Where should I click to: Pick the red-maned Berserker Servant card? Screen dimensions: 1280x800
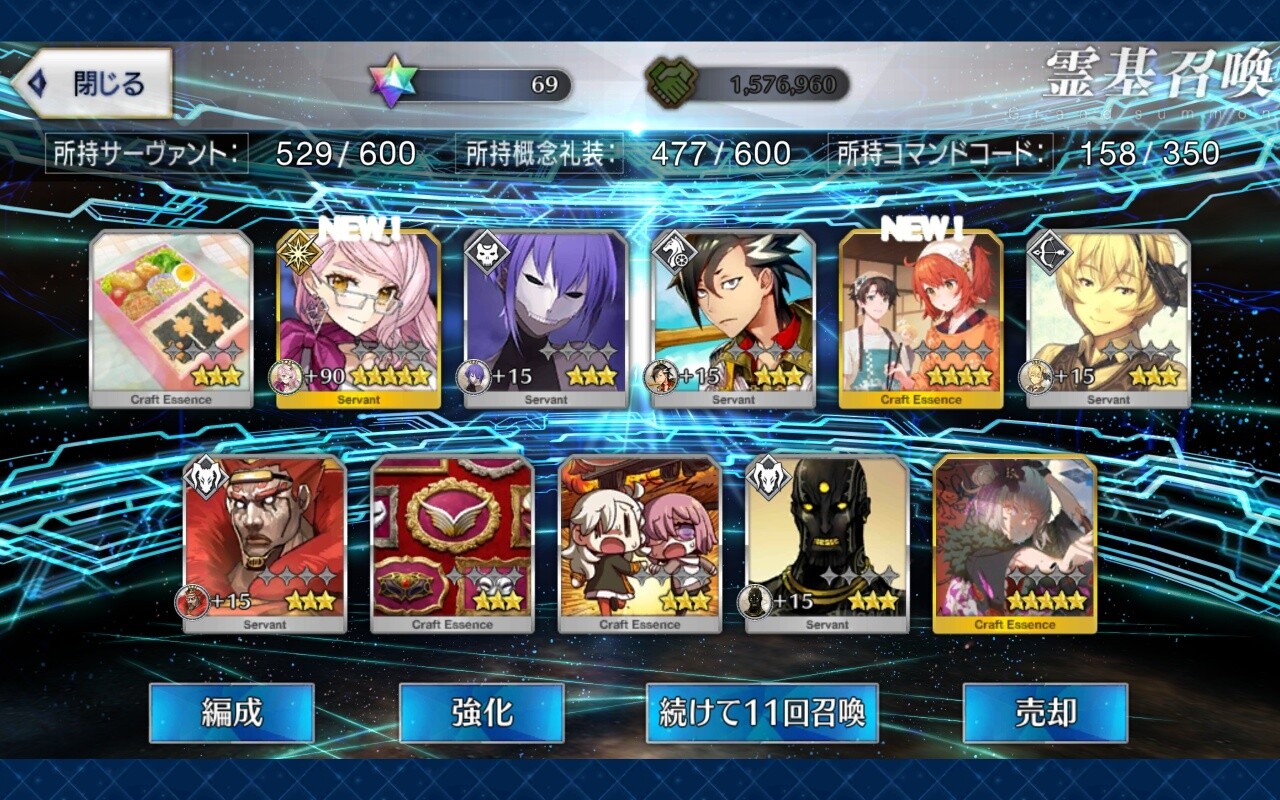pyautogui.click(x=265, y=544)
